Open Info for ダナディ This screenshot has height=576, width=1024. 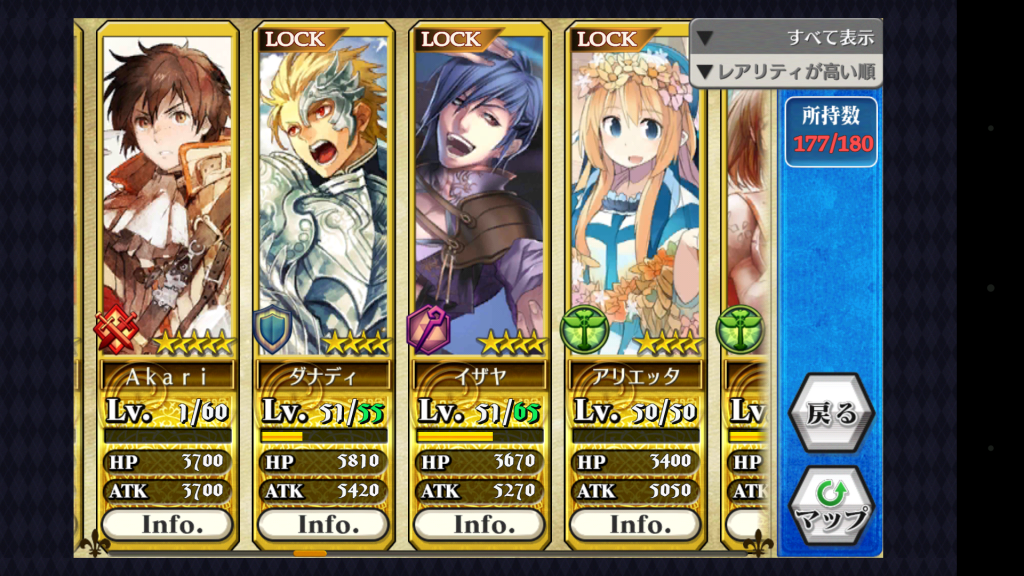point(323,524)
